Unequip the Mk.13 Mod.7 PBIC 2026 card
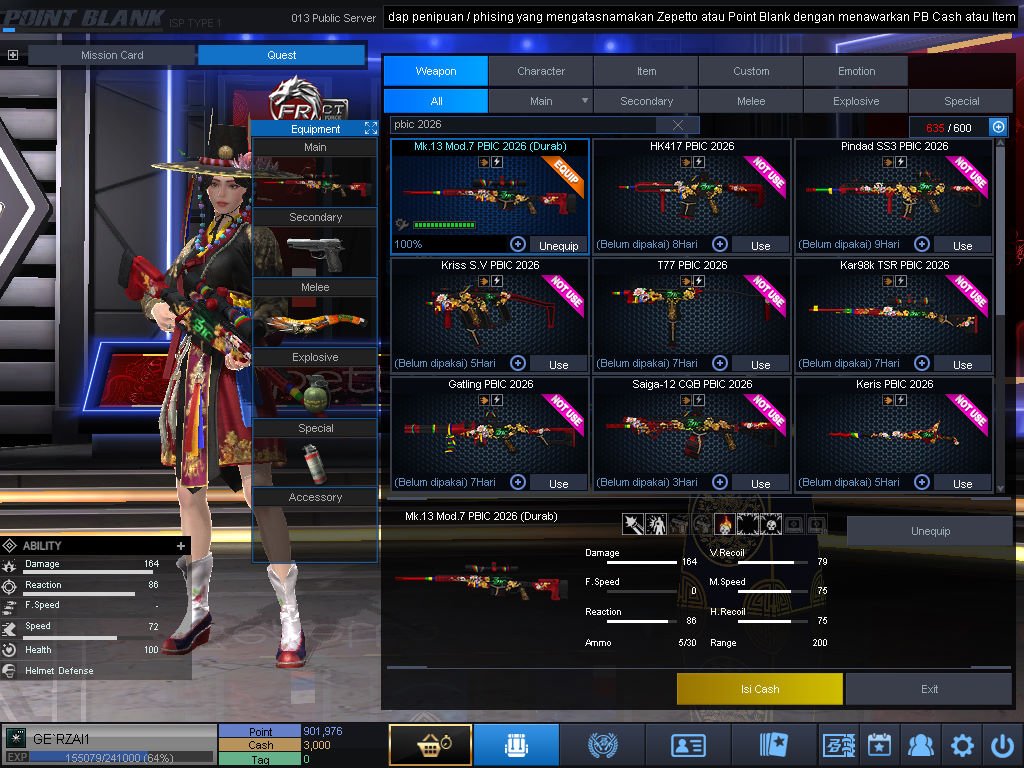The height and width of the screenshot is (768, 1024). [x=559, y=245]
